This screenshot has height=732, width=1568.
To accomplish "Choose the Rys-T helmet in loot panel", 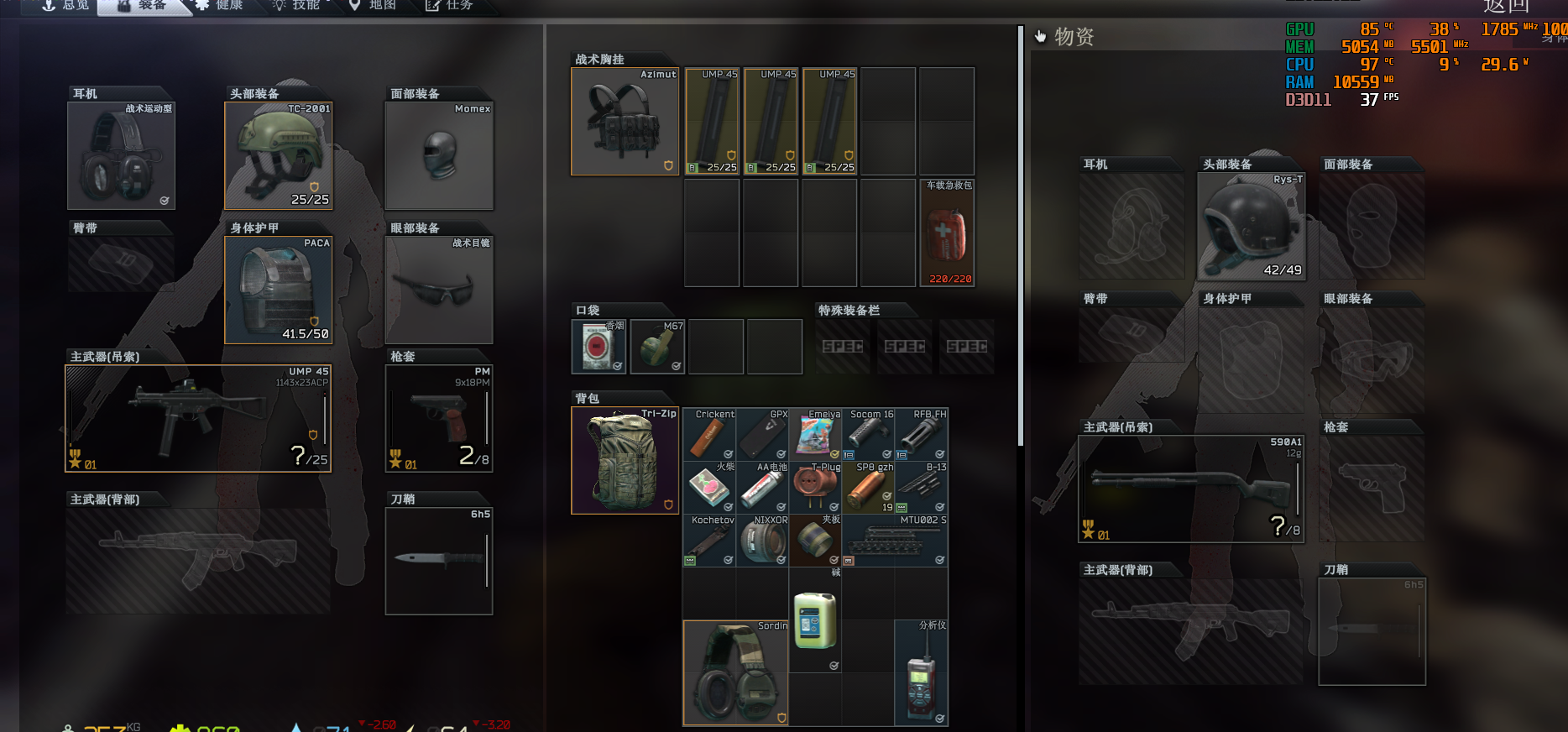I will pyautogui.click(x=1251, y=227).
